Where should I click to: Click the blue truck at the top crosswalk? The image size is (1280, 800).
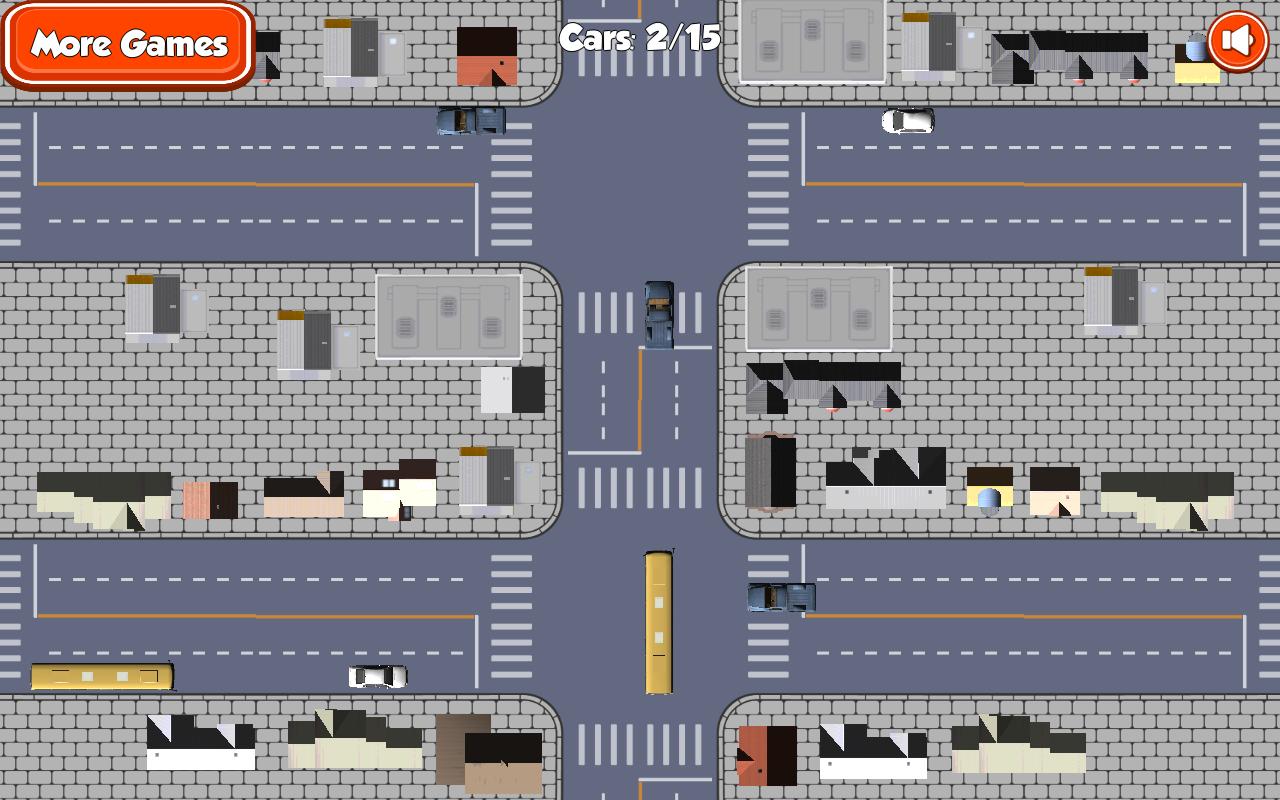click(472, 120)
